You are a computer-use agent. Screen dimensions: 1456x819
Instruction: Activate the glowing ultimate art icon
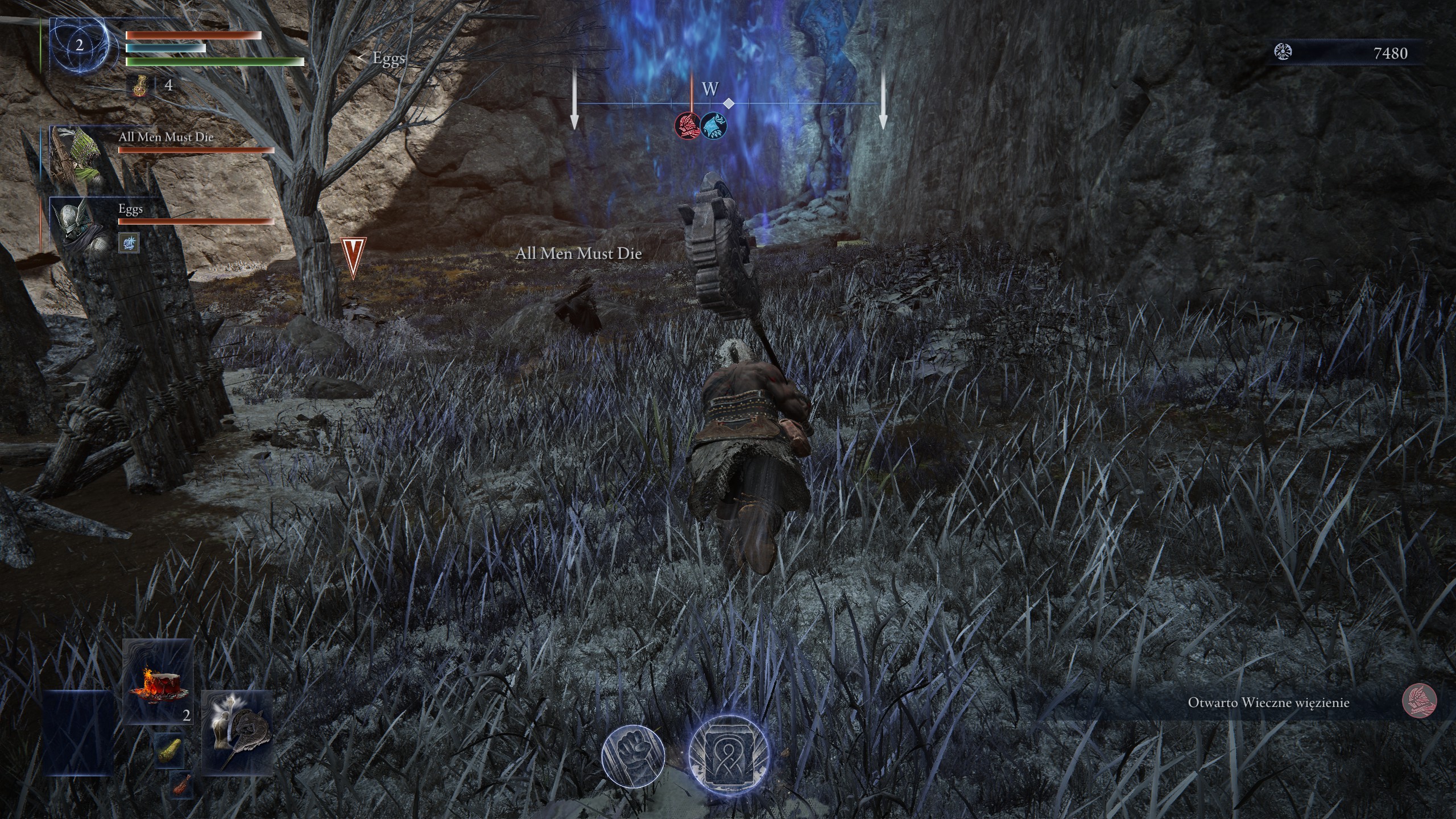point(729,754)
